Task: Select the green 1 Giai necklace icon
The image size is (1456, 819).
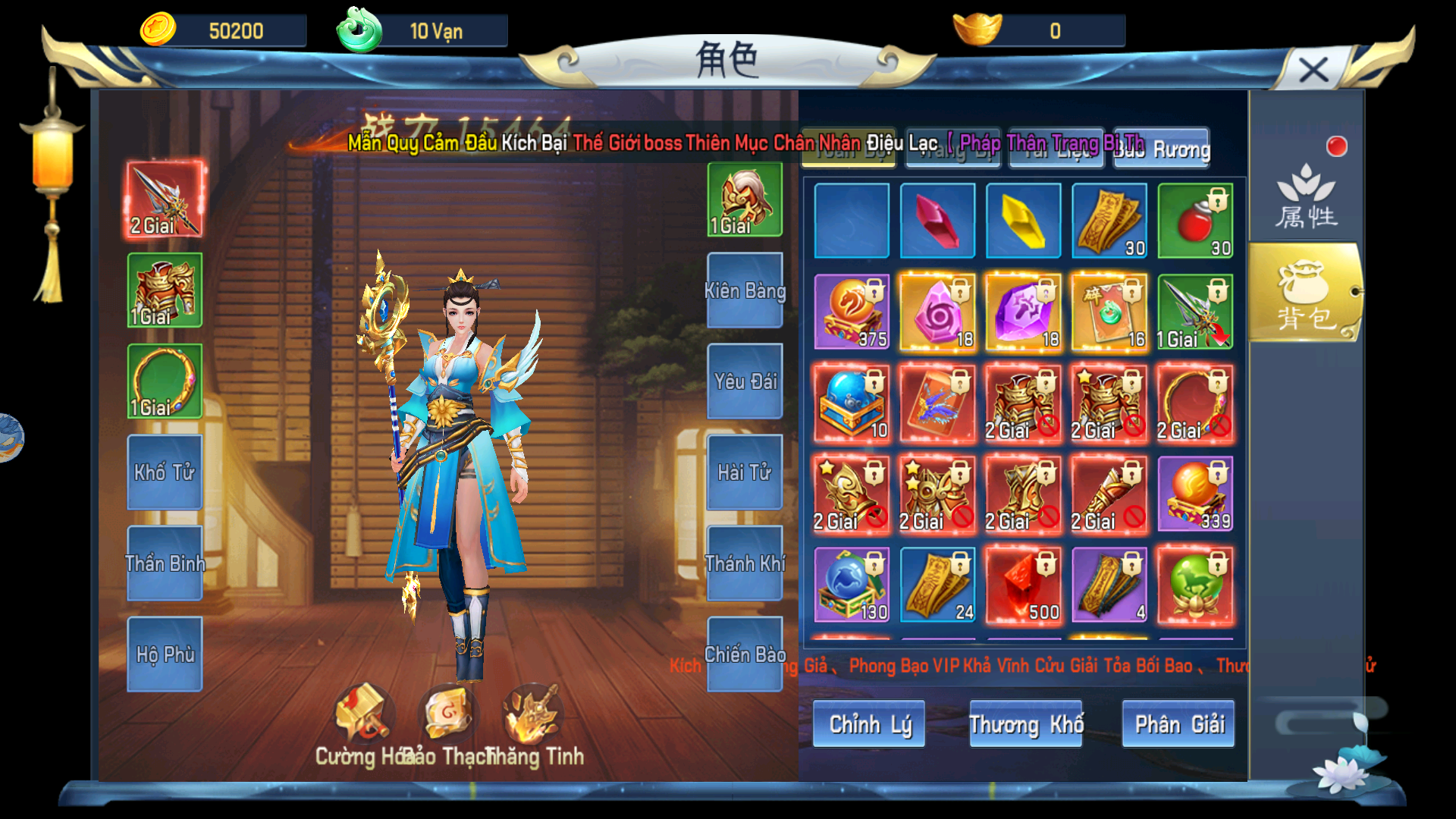Action: 164,381
